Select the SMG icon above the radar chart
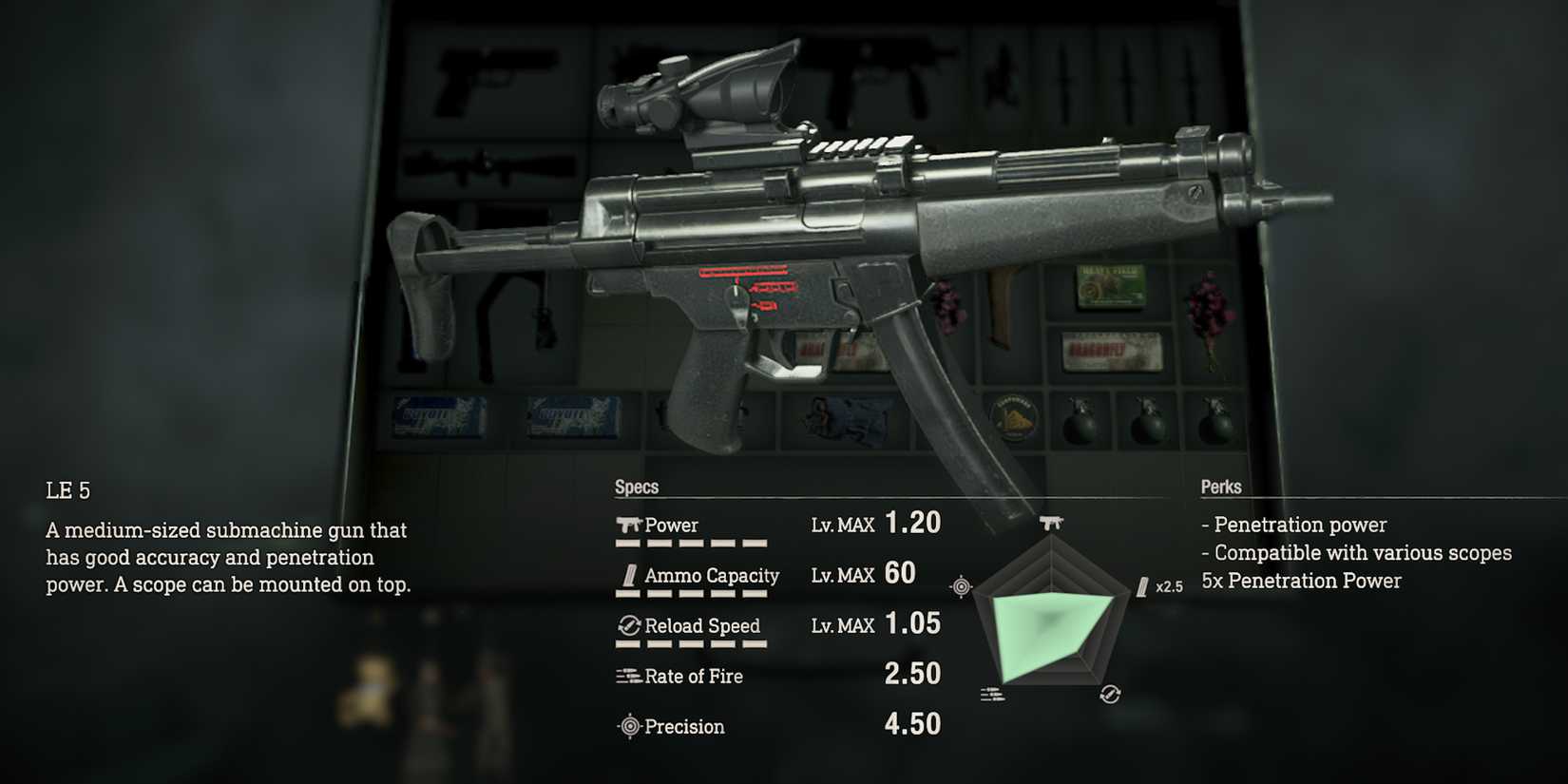The width and height of the screenshot is (1568, 784). (x=1053, y=521)
